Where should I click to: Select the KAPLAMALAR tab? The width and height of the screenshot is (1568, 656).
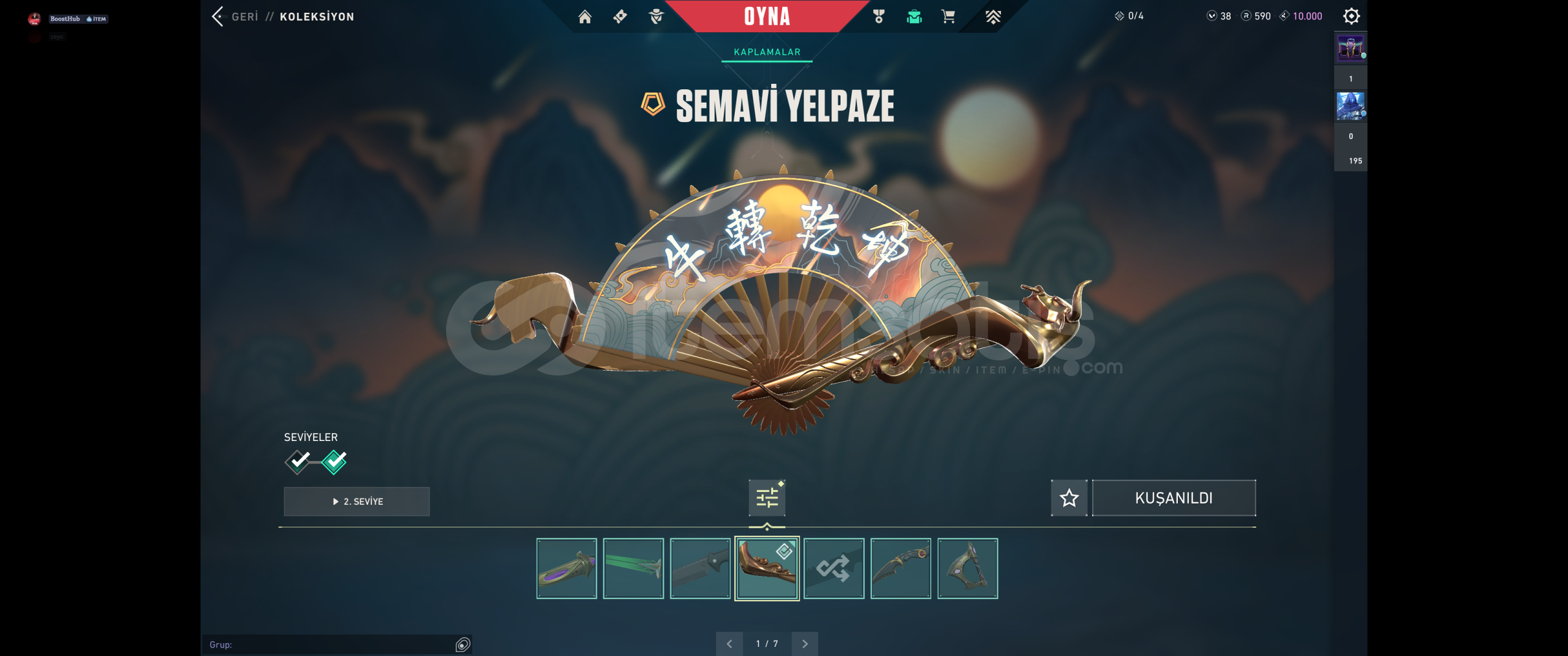coord(767,52)
